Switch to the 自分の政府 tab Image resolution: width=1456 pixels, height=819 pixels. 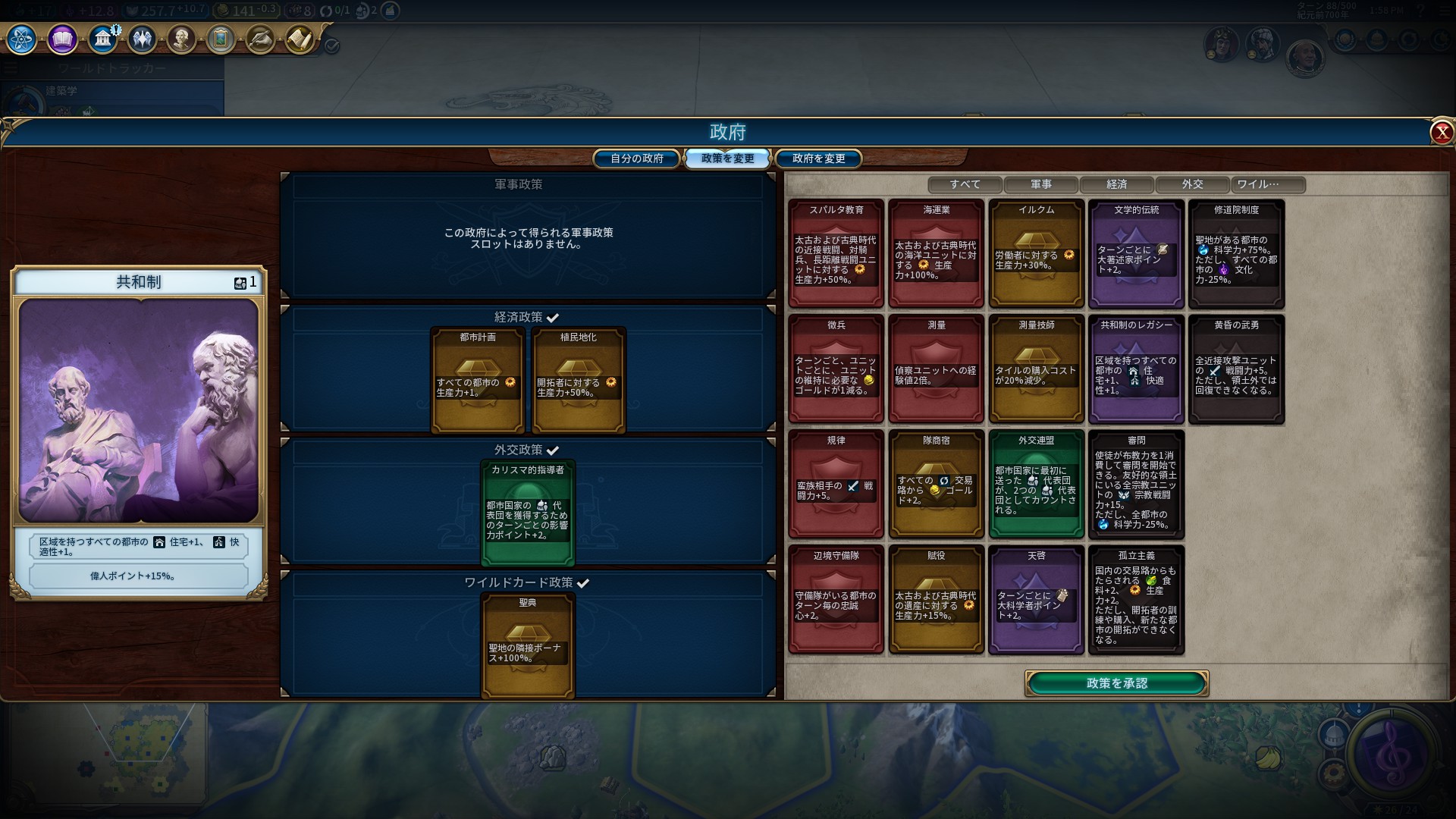point(636,158)
